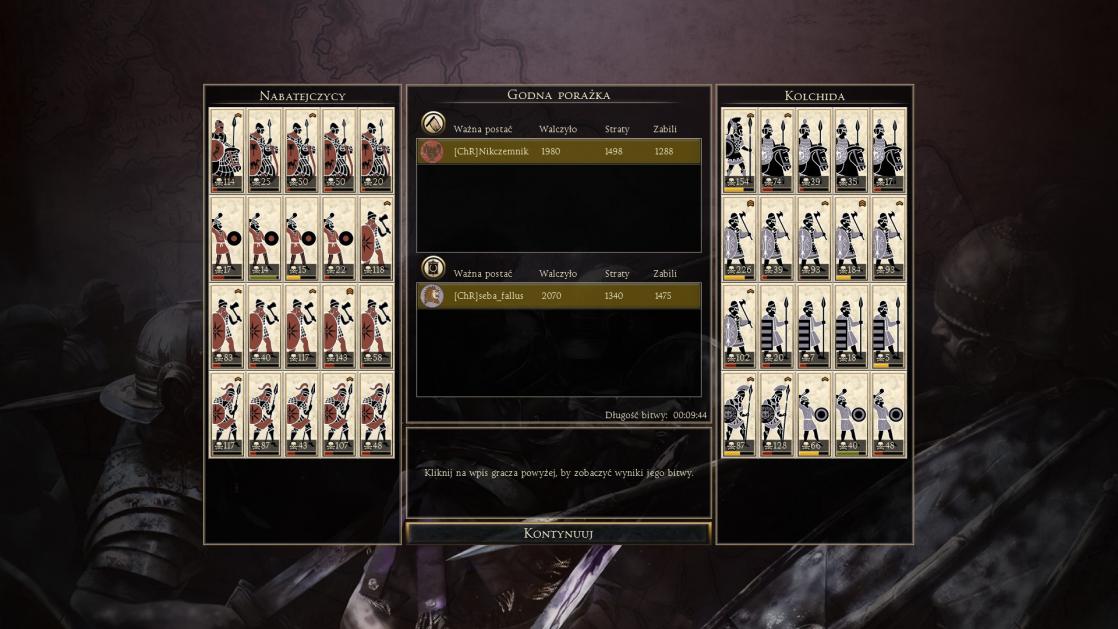
Task: Click the Kontynuuj button
Action: [x=558, y=533]
